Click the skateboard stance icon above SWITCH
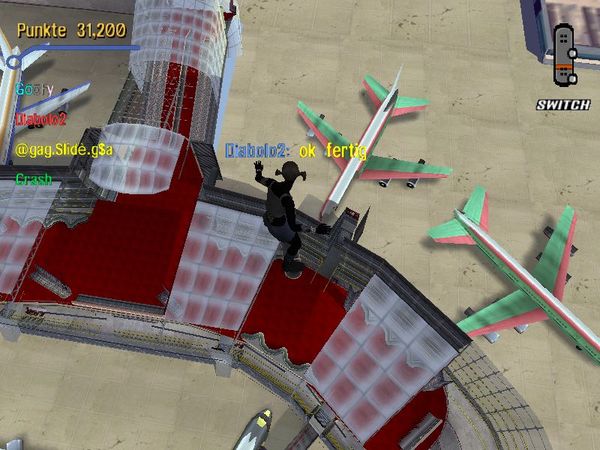The image size is (600, 450). click(564, 56)
